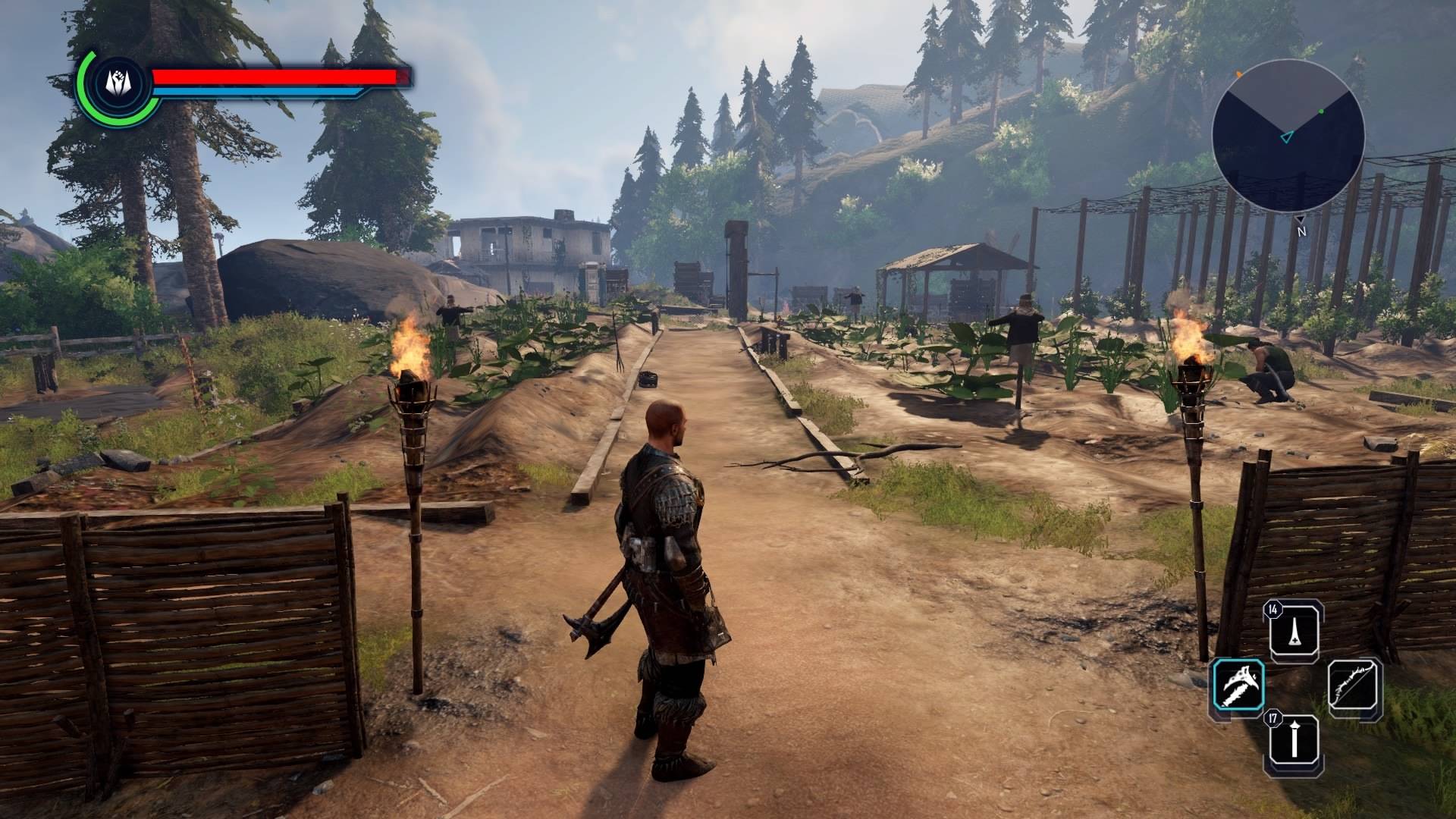Open the circular radar minimap
Screen dimensions: 1456x819
[1288, 136]
